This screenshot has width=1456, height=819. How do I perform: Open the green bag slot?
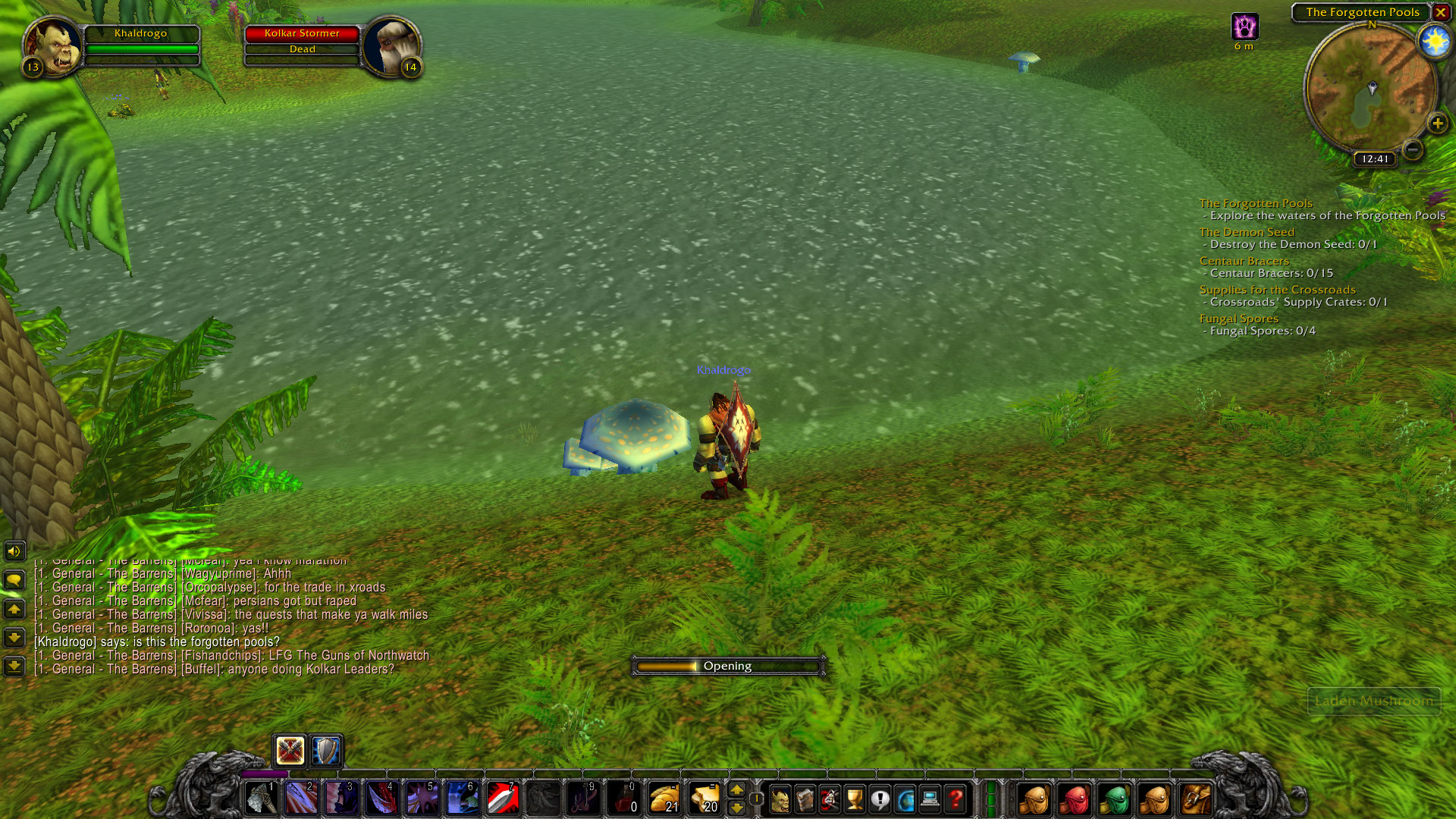tap(1115, 799)
